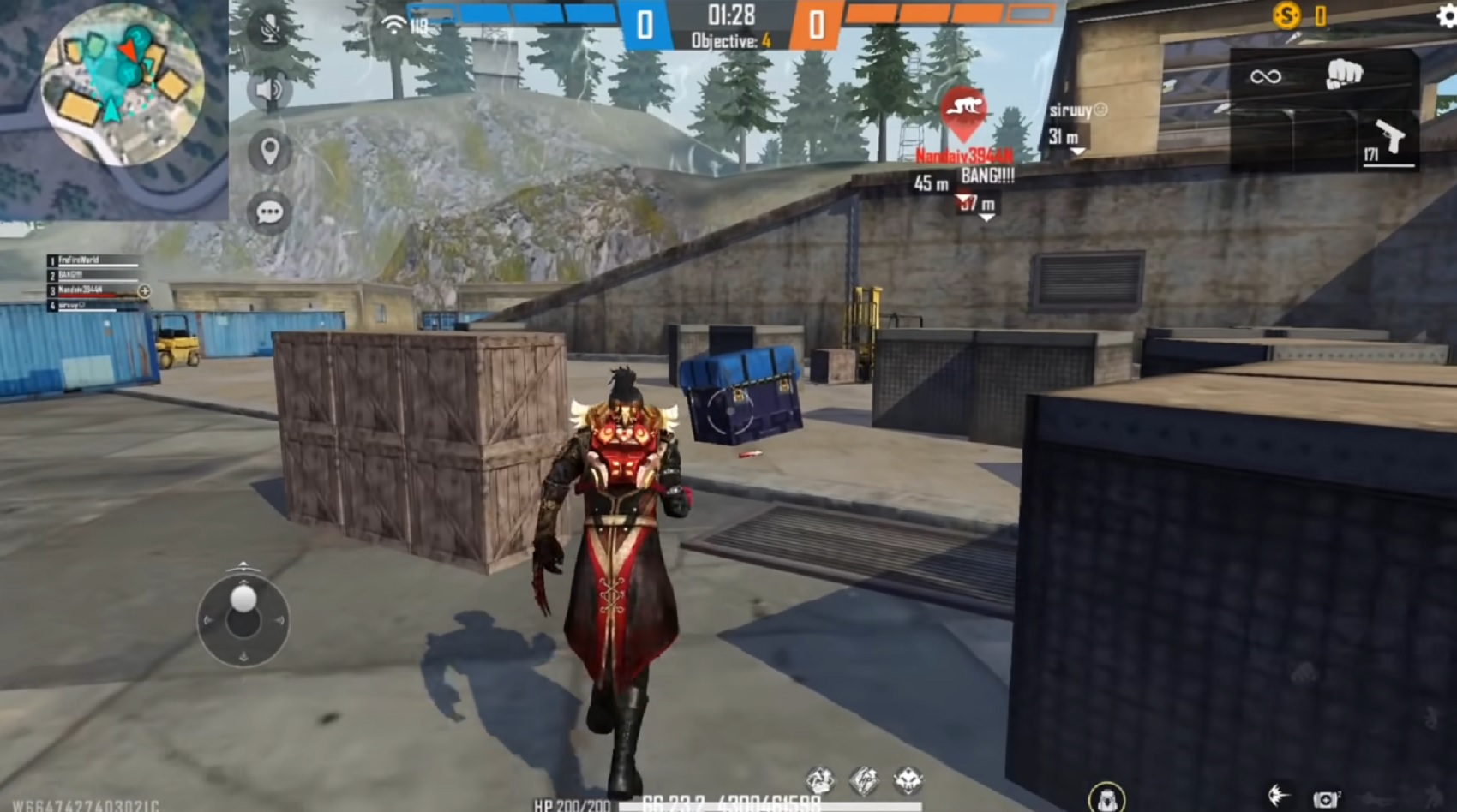The width and height of the screenshot is (1457, 812).
Task: Open the in-game chat bubble icon
Action: 269,210
